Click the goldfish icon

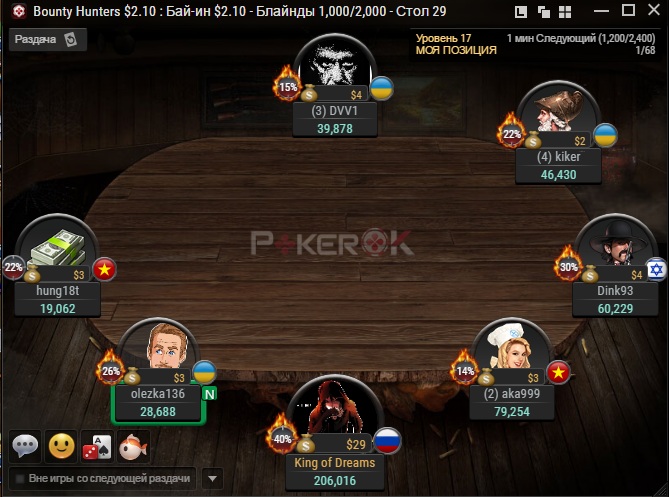pos(133,445)
